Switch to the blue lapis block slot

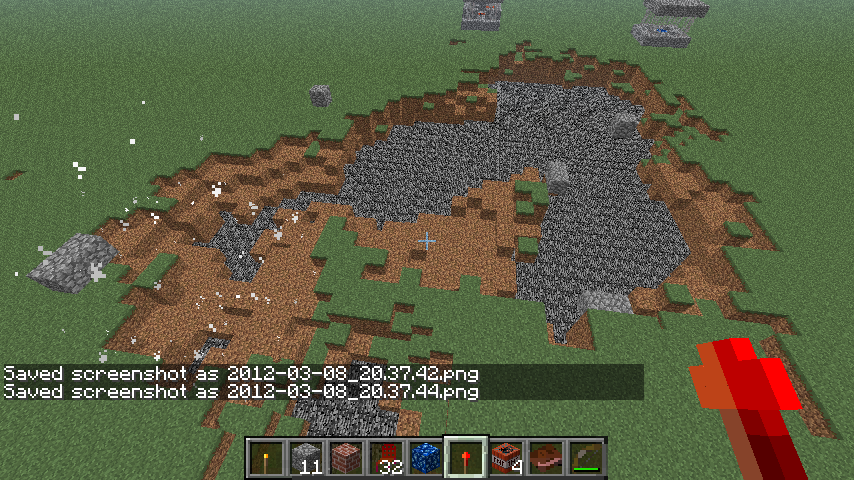pos(427,459)
